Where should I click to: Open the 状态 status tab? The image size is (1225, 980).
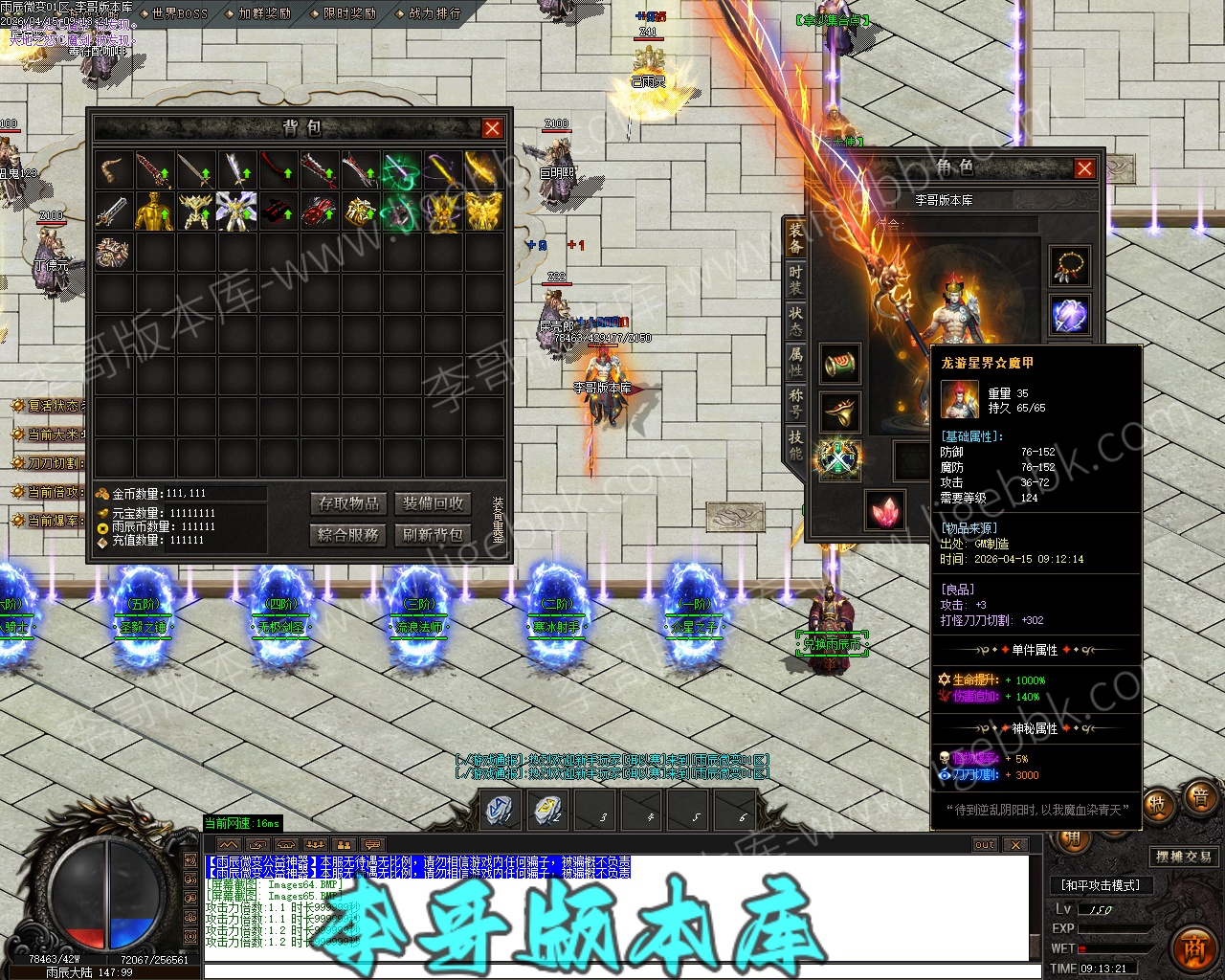tap(795, 319)
